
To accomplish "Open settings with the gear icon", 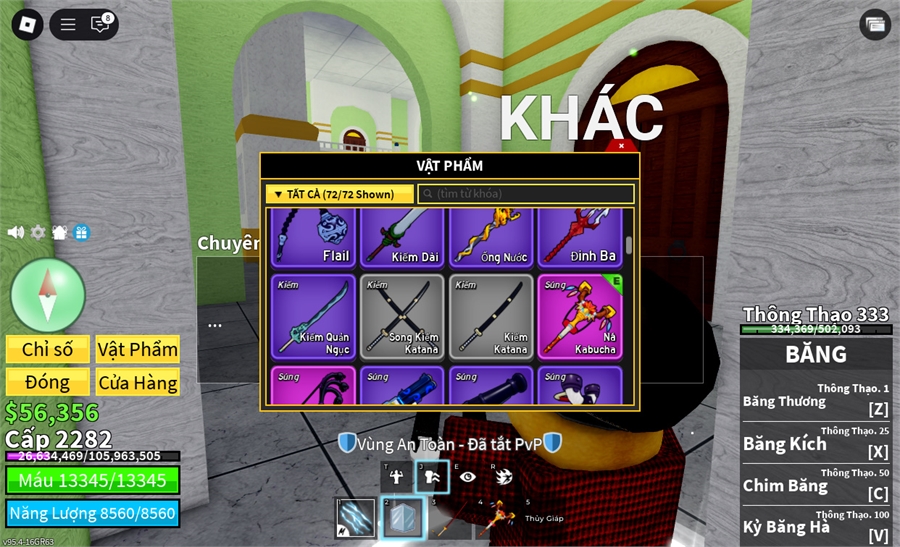I will point(38,232).
